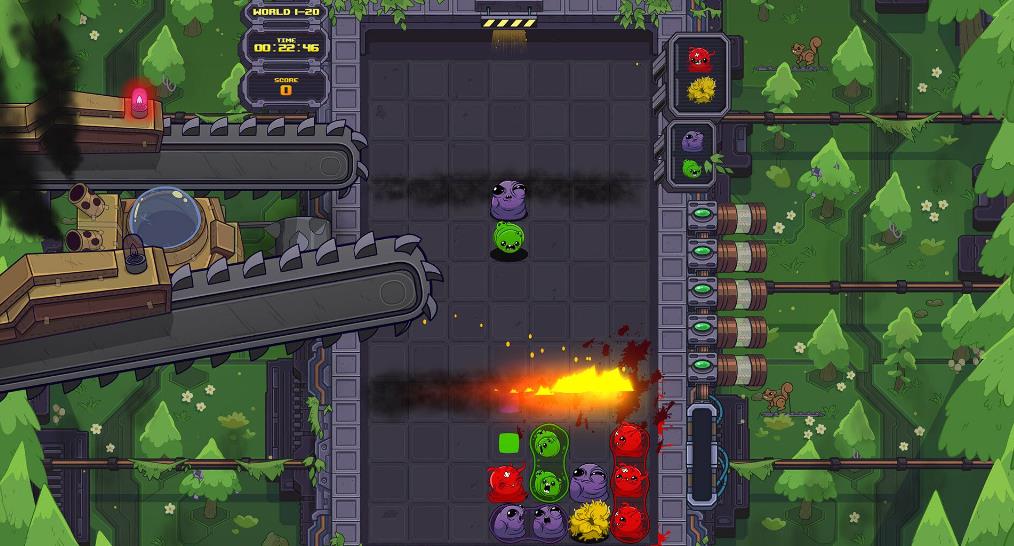The width and height of the screenshot is (1014, 546).
Task: Select the purple and green queued piece preview
Action: (x=692, y=153)
